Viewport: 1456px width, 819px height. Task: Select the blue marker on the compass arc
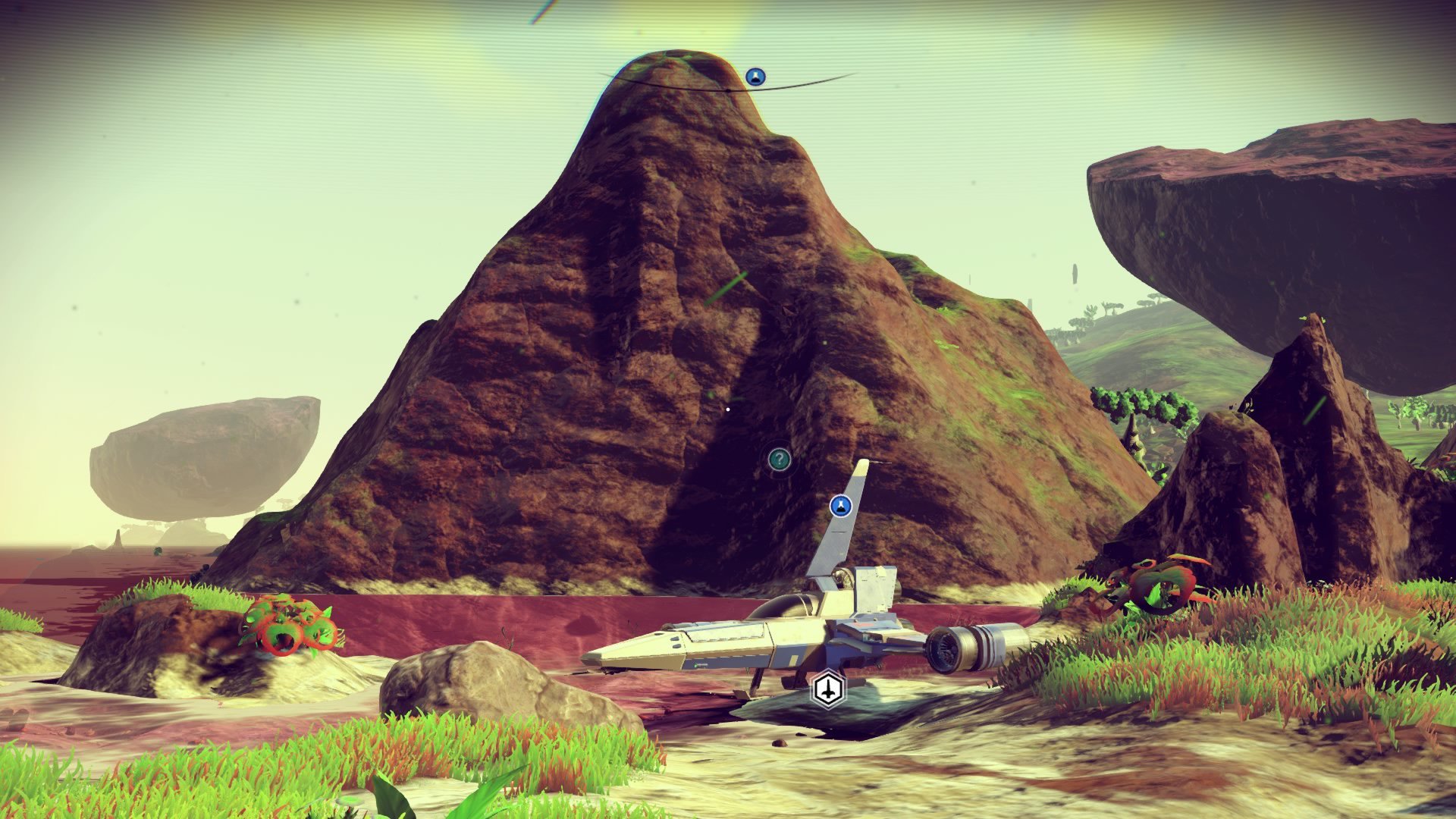coord(755,77)
